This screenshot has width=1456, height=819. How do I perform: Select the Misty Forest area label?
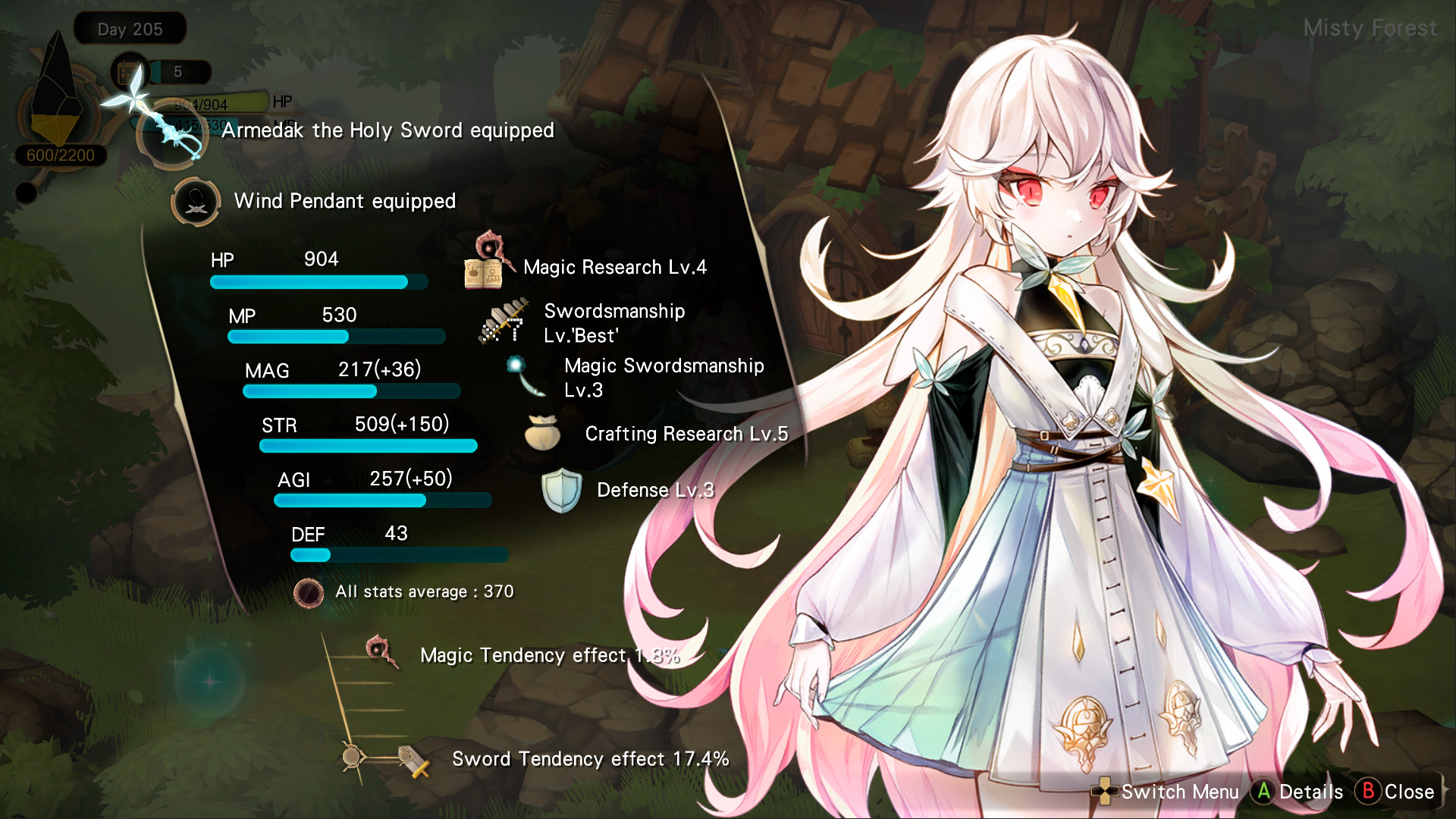tap(1370, 27)
